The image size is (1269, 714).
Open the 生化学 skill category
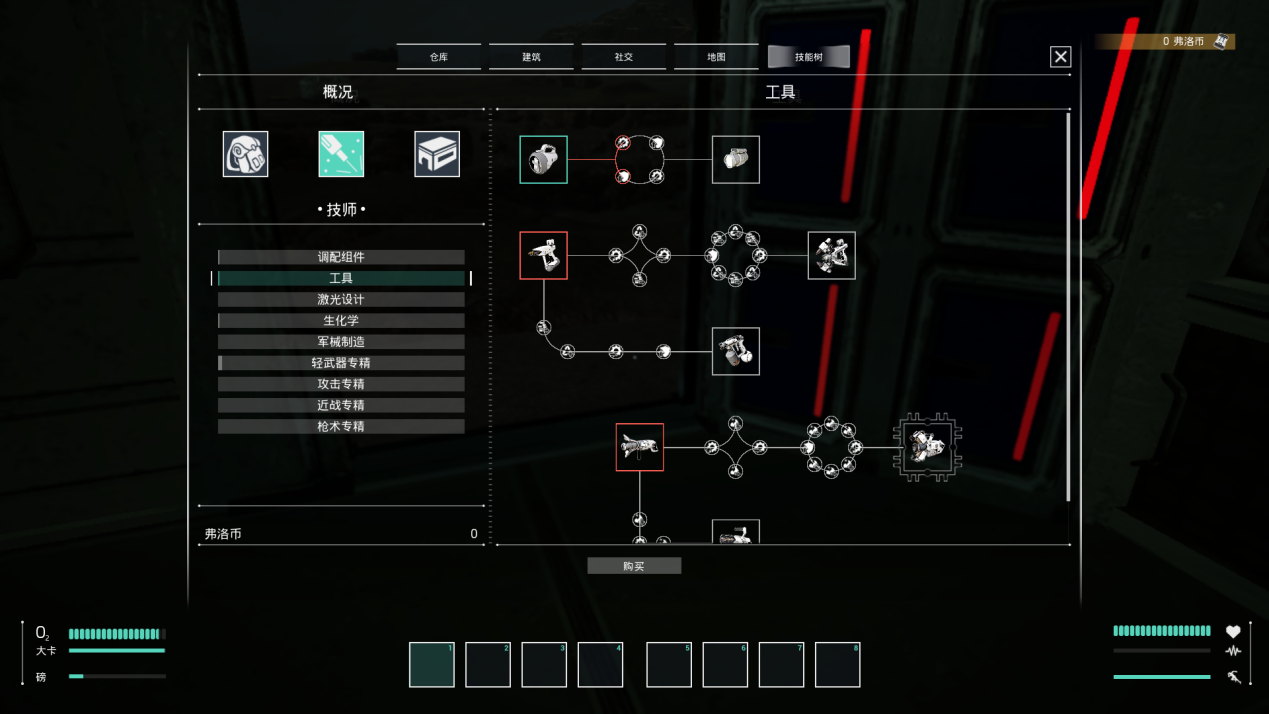(x=341, y=321)
